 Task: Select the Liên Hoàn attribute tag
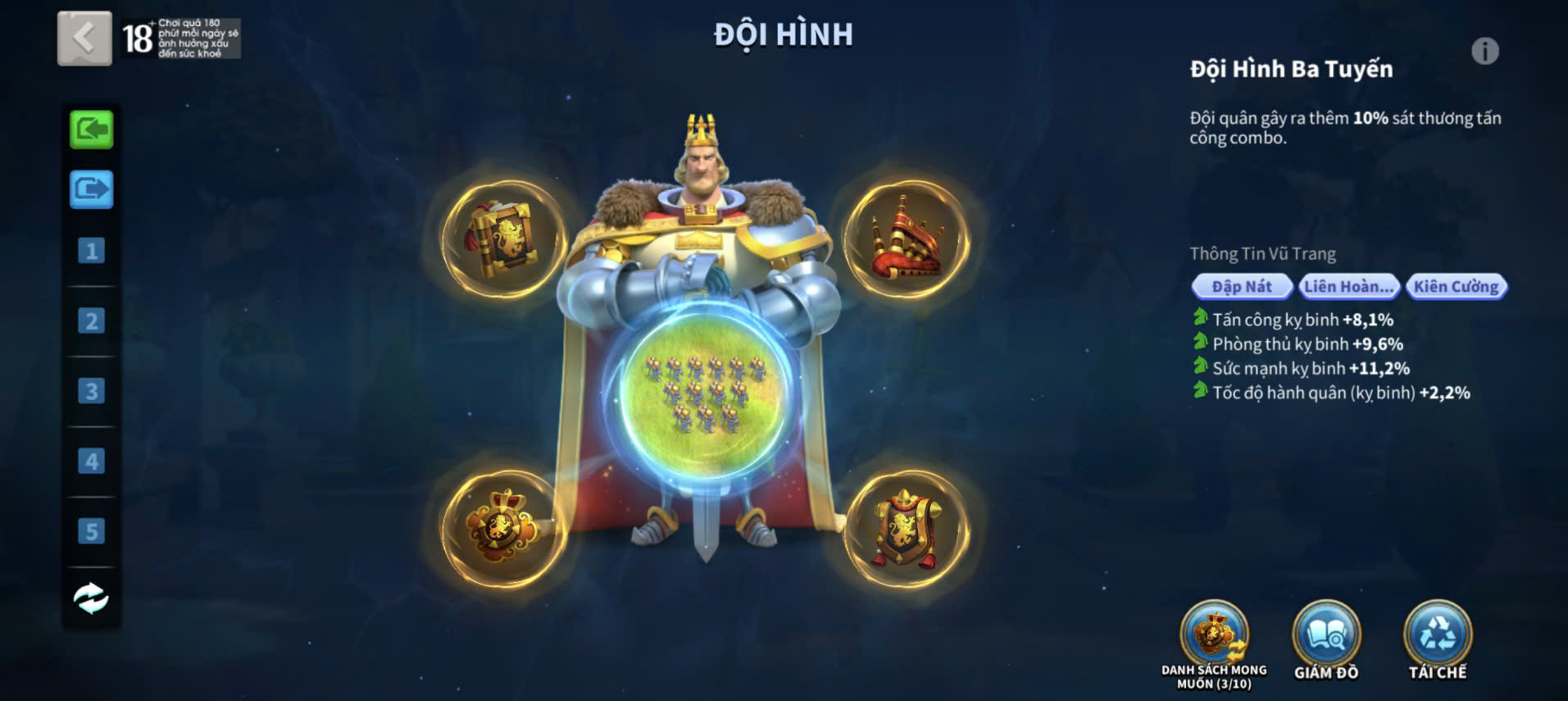tap(1348, 286)
